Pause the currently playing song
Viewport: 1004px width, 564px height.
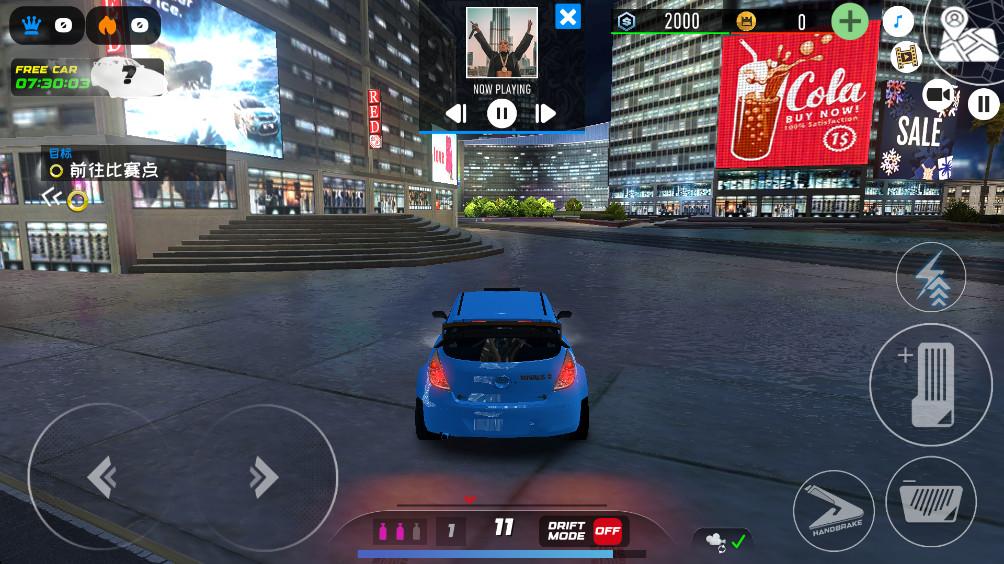click(x=501, y=113)
